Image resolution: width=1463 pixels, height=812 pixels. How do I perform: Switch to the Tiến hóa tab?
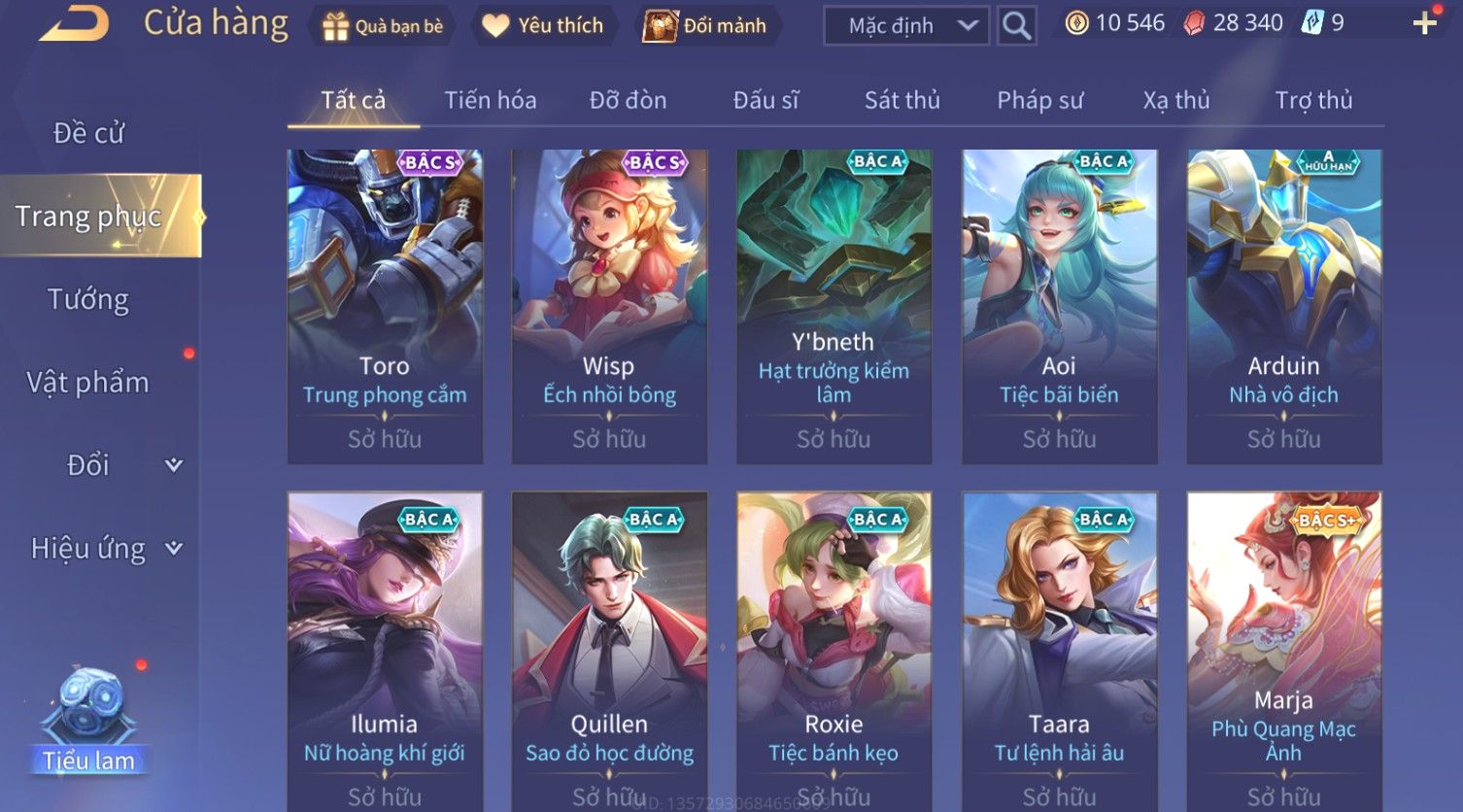point(490,100)
